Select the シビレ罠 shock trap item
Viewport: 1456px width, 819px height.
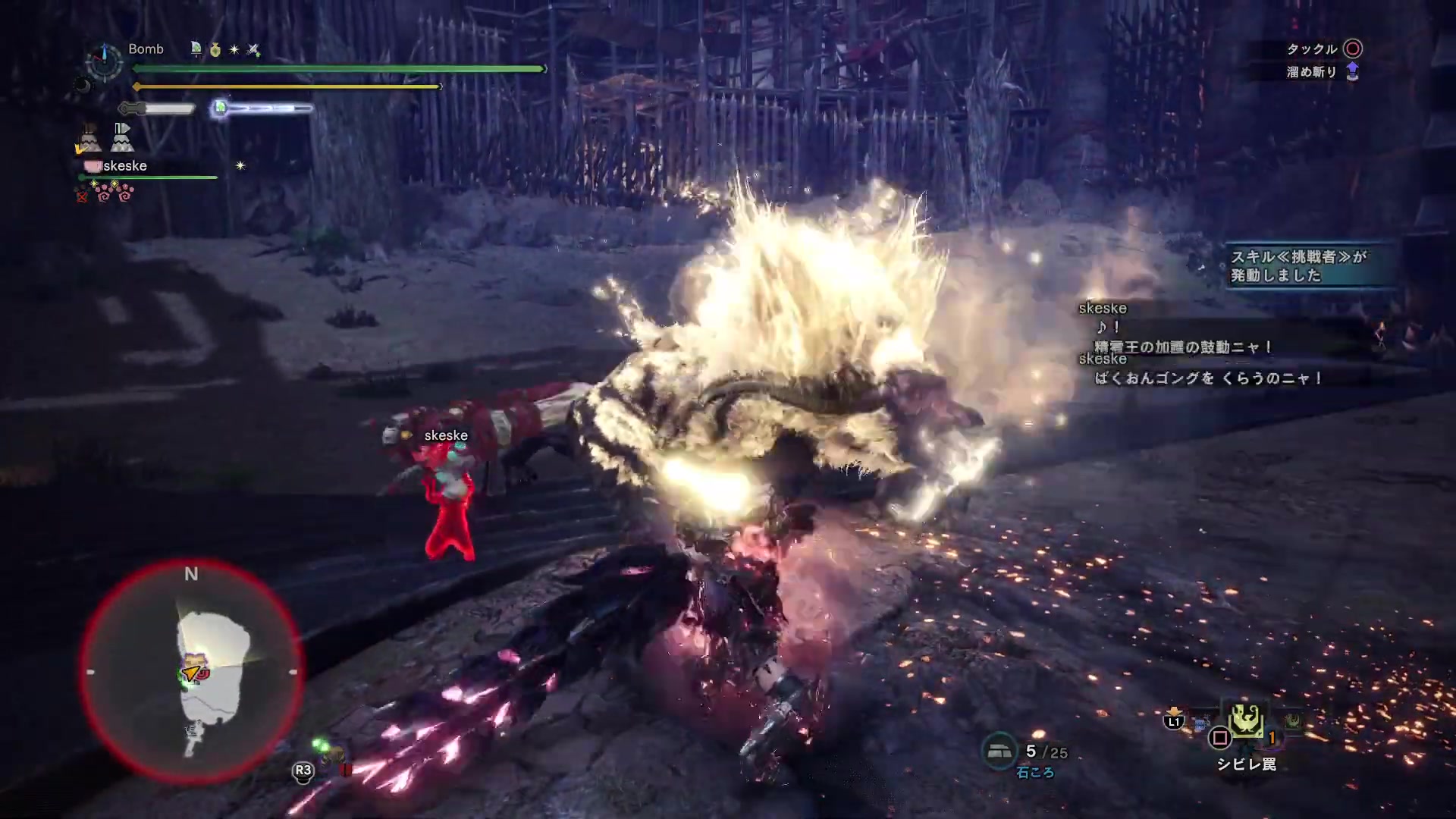(x=1245, y=722)
